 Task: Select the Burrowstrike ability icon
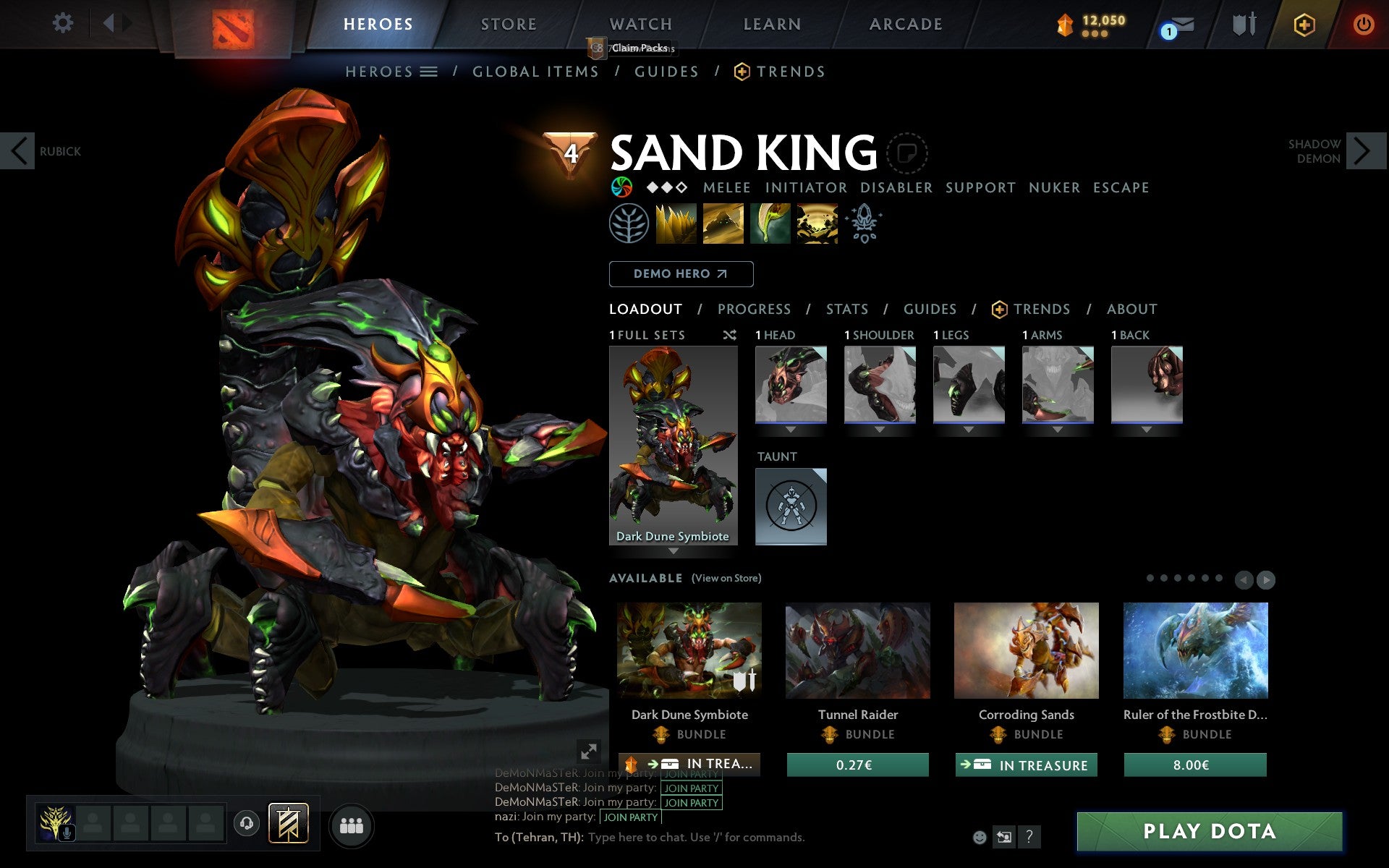tap(677, 224)
